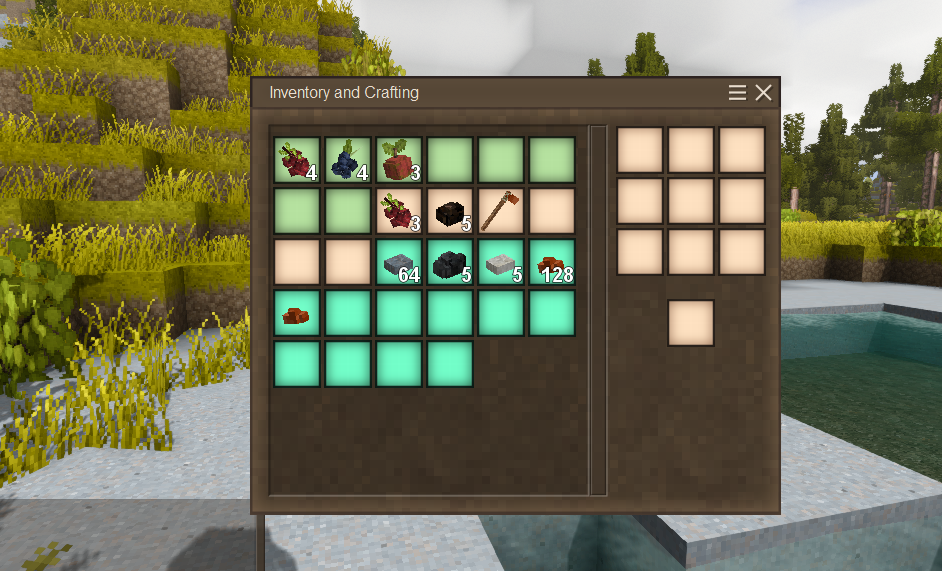Image resolution: width=942 pixels, height=571 pixels.
Task: Select the stack of 4 red berries
Action: (x=297, y=160)
